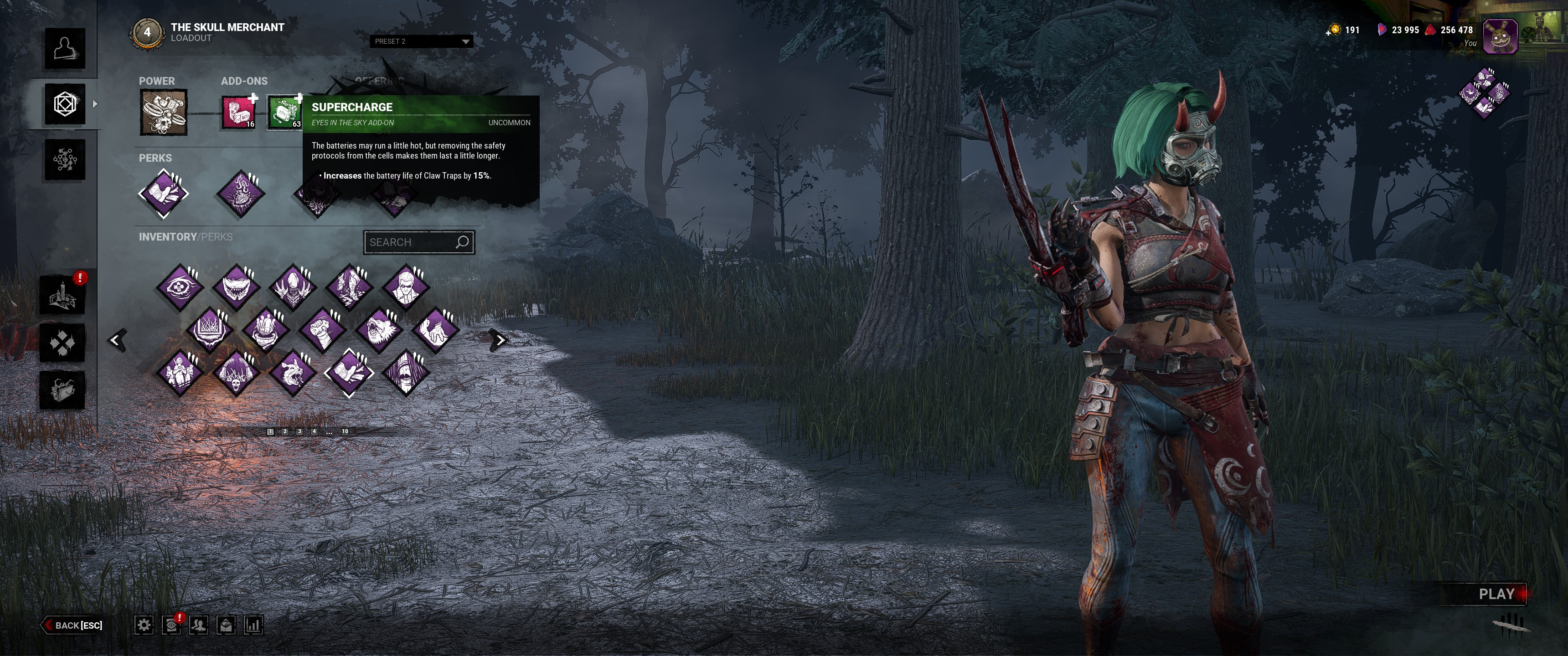The width and height of the screenshot is (1568, 656).
Task: Open the settings gear menu
Action: [144, 625]
